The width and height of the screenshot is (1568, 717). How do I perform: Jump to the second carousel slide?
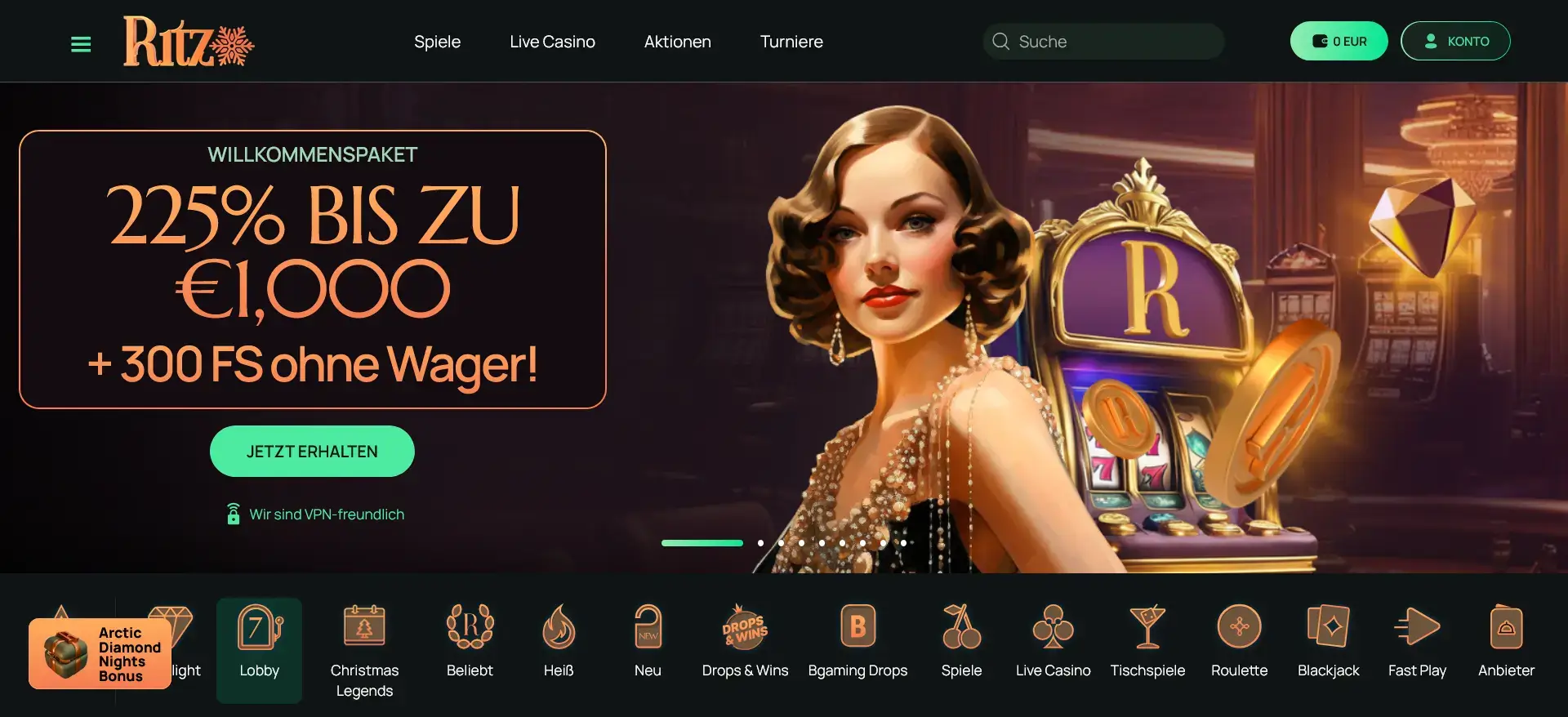(760, 542)
